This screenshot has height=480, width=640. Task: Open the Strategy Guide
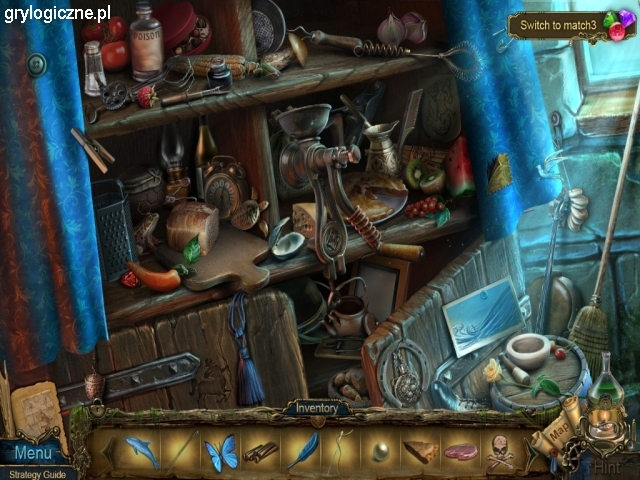(33, 473)
